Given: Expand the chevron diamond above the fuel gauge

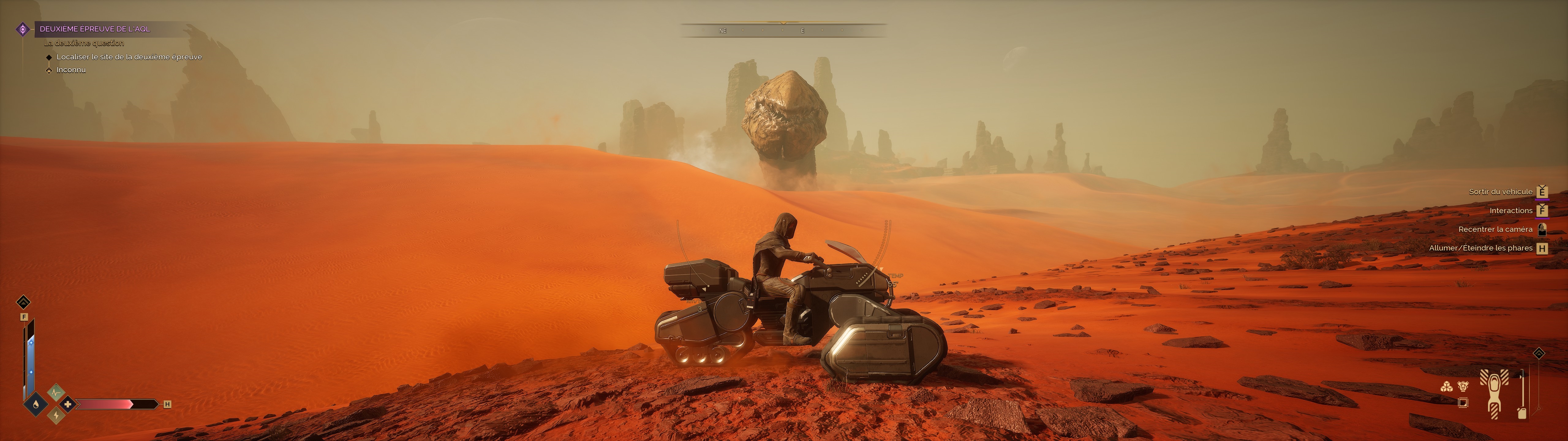Looking at the screenshot, I should (x=1539, y=354).
